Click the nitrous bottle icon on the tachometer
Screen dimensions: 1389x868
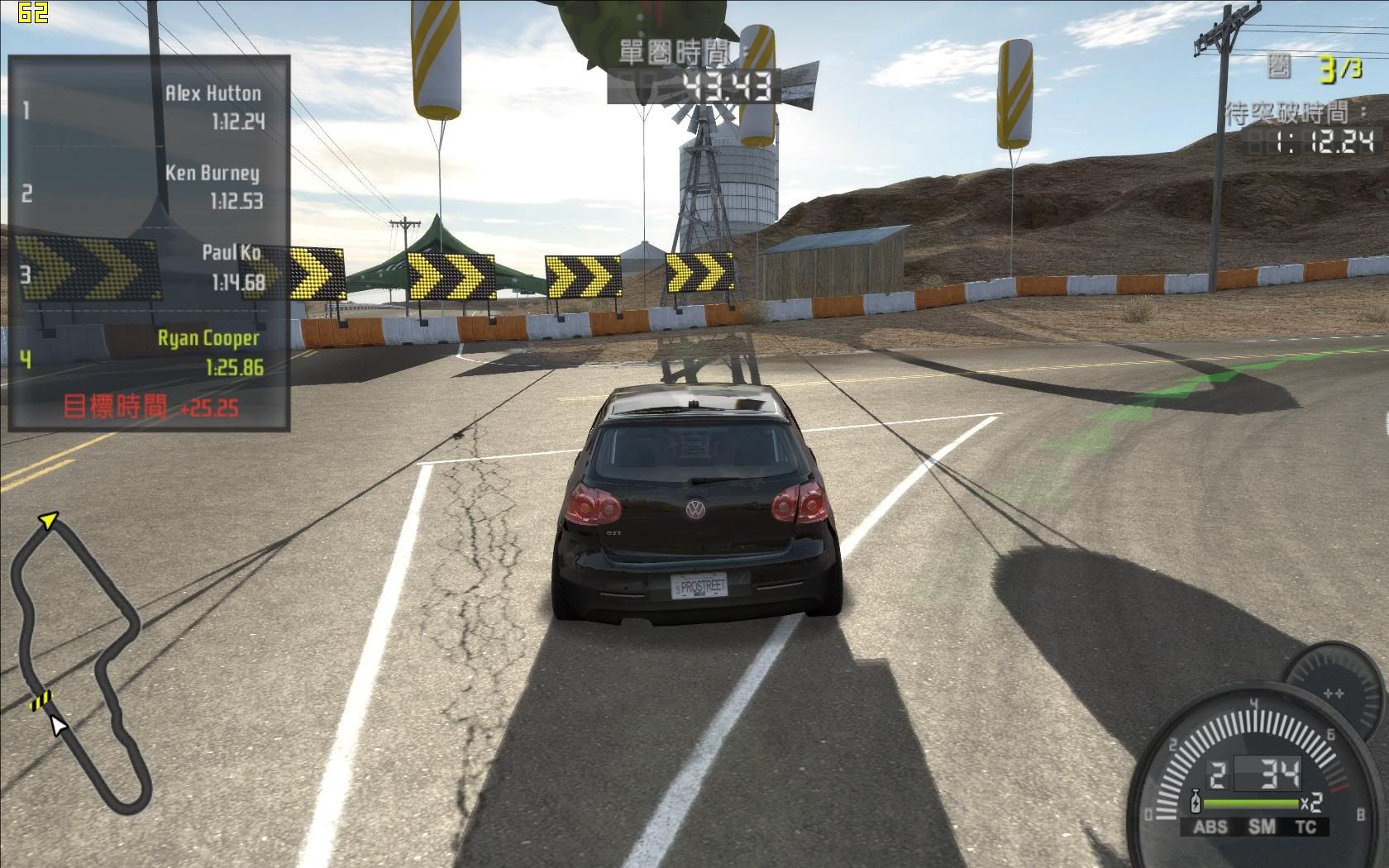[x=1194, y=804]
